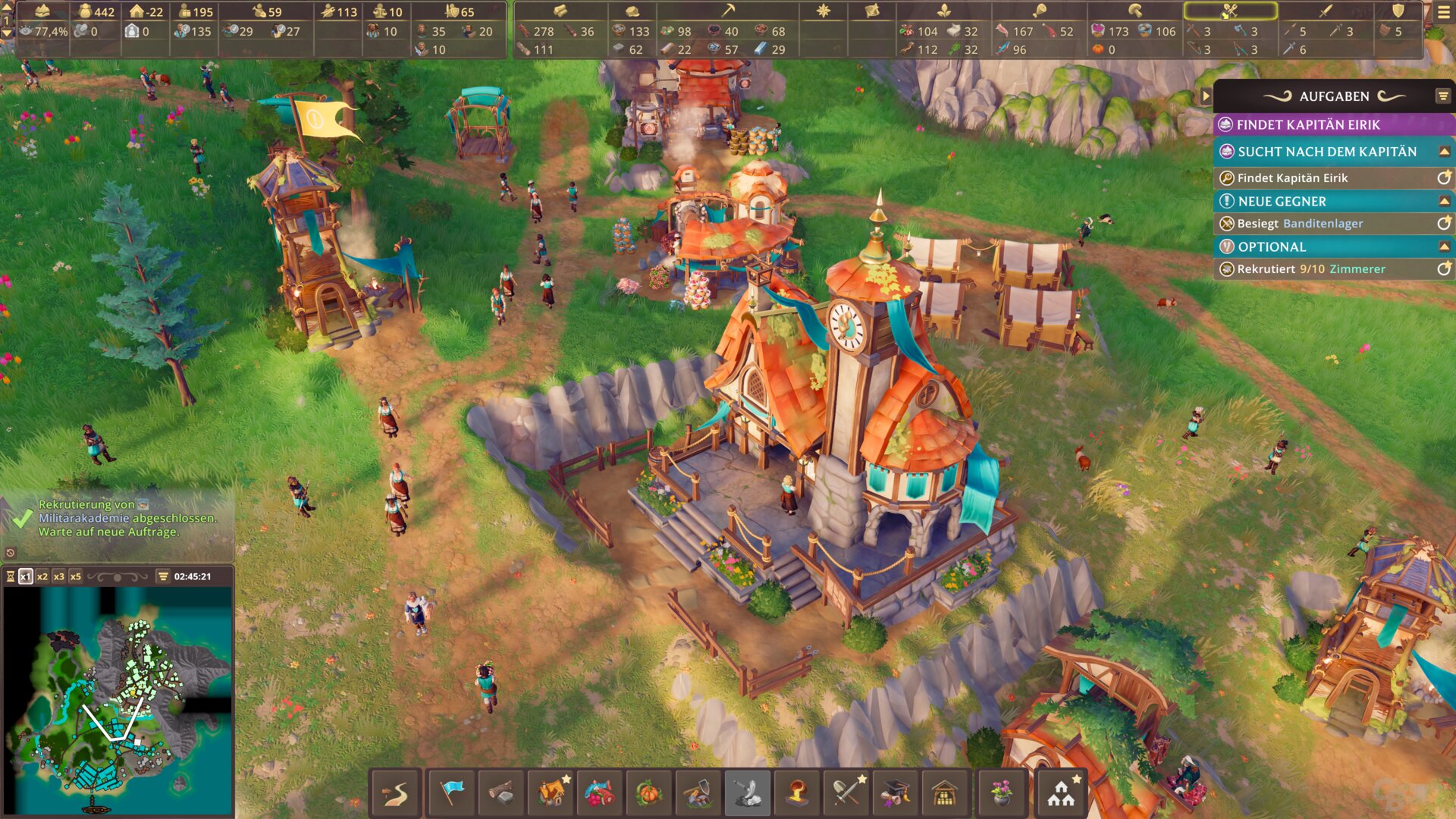Open the road building tool

tap(395, 793)
